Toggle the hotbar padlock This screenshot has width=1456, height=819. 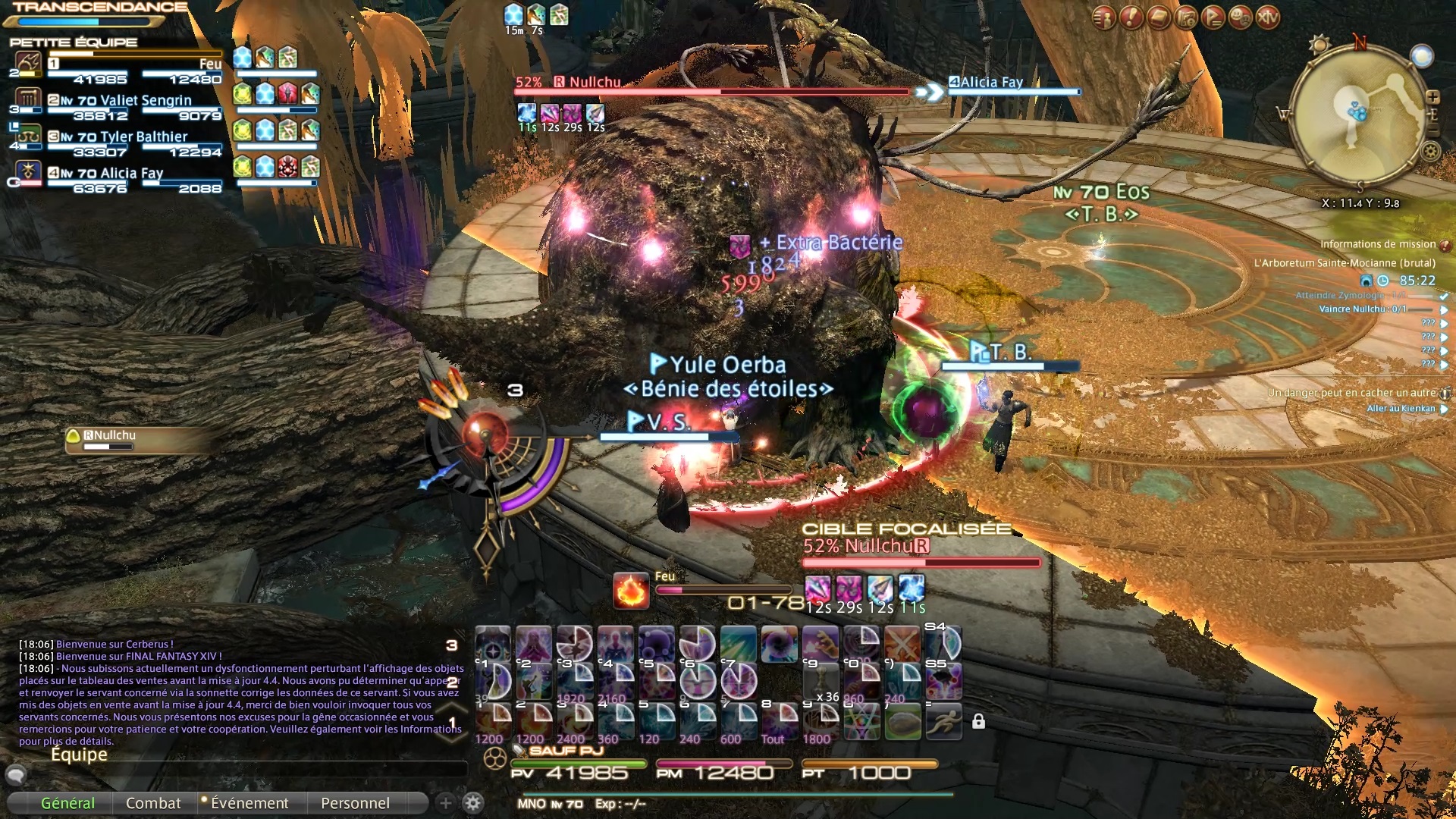pyautogui.click(x=978, y=721)
